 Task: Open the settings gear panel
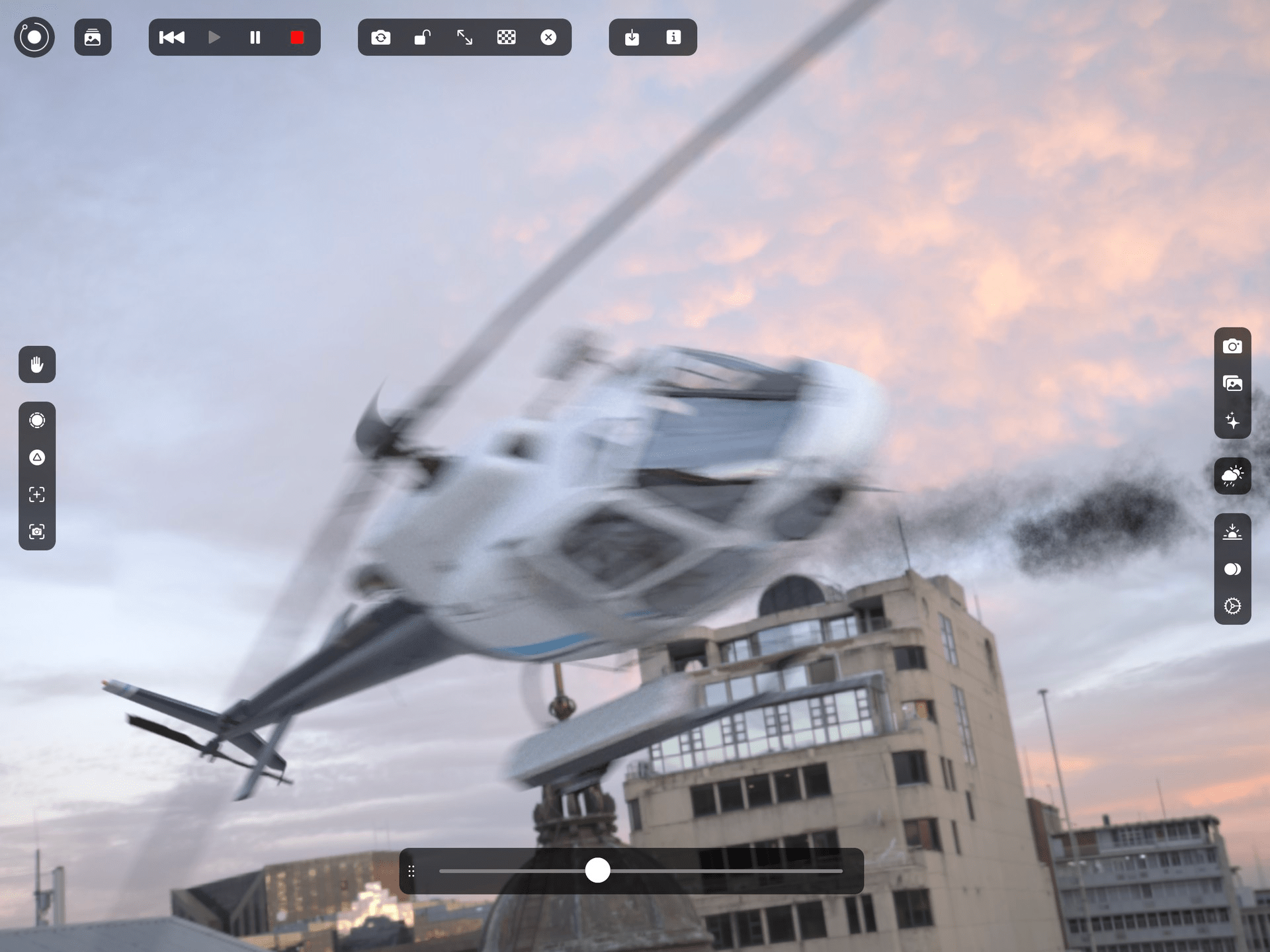1233,605
